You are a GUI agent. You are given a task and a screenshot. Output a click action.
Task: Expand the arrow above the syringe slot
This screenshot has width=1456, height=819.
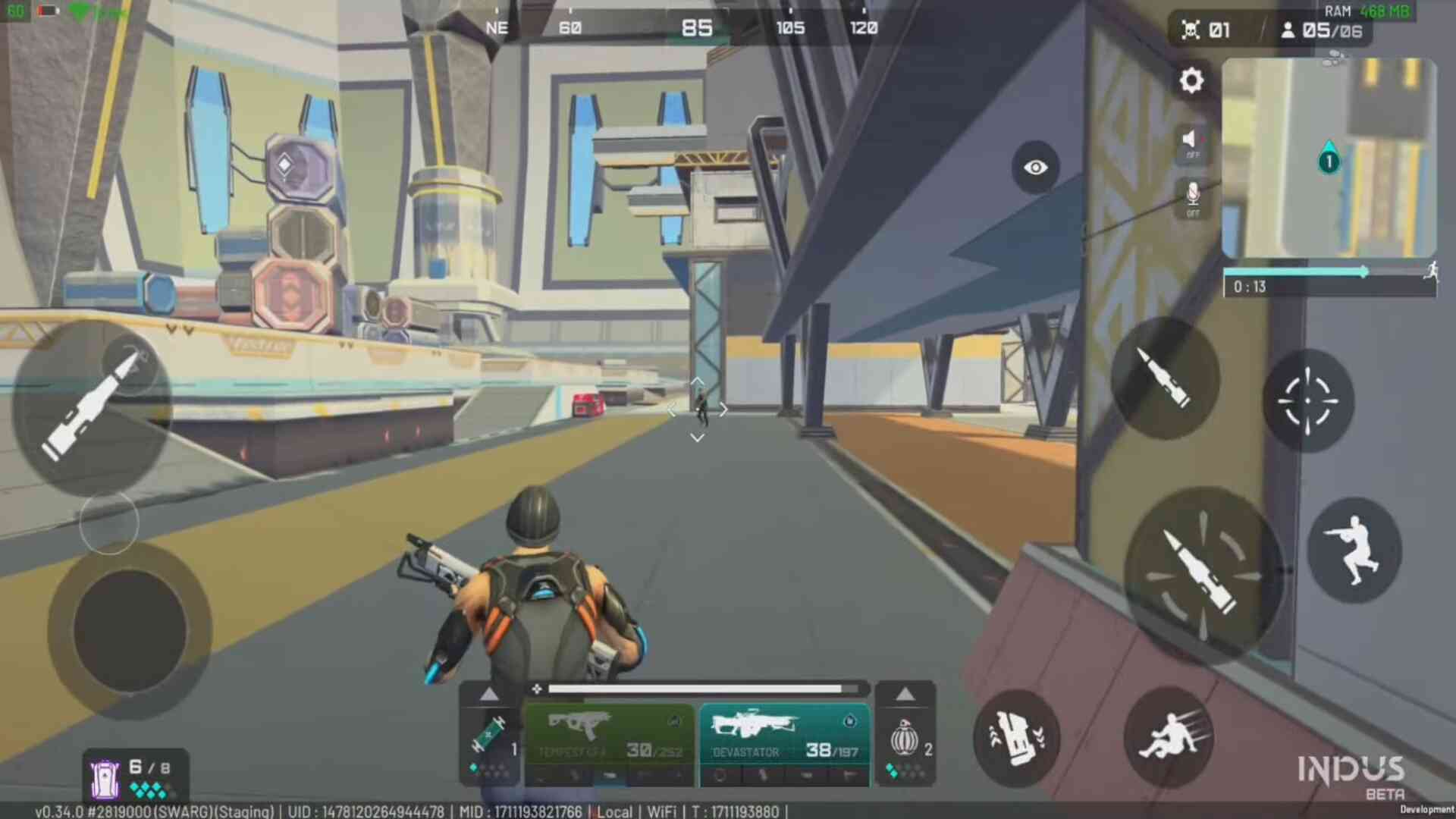tap(489, 695)
